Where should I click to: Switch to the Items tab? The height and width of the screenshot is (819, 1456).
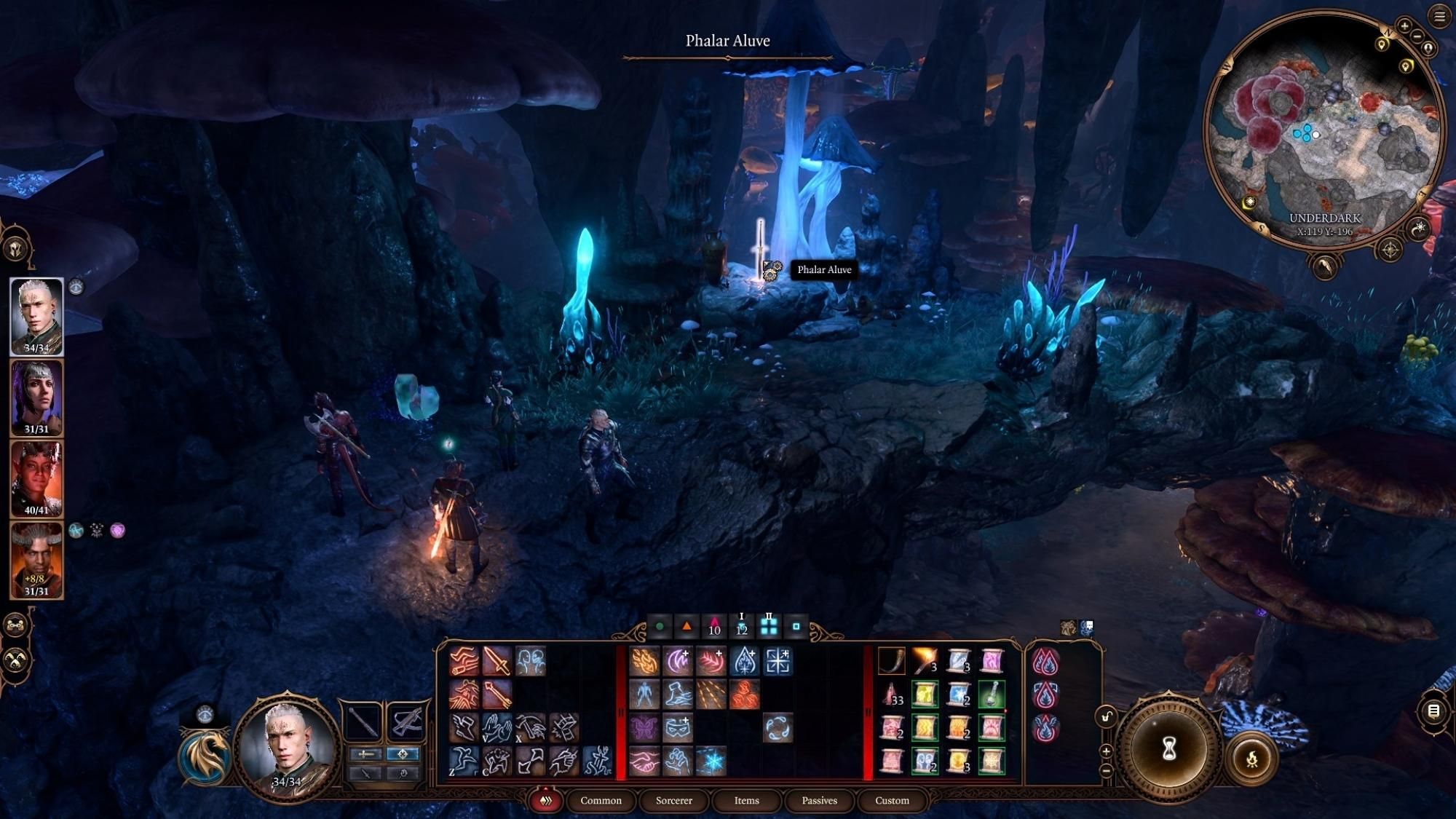pyautogui.click(x=745, y=801)
